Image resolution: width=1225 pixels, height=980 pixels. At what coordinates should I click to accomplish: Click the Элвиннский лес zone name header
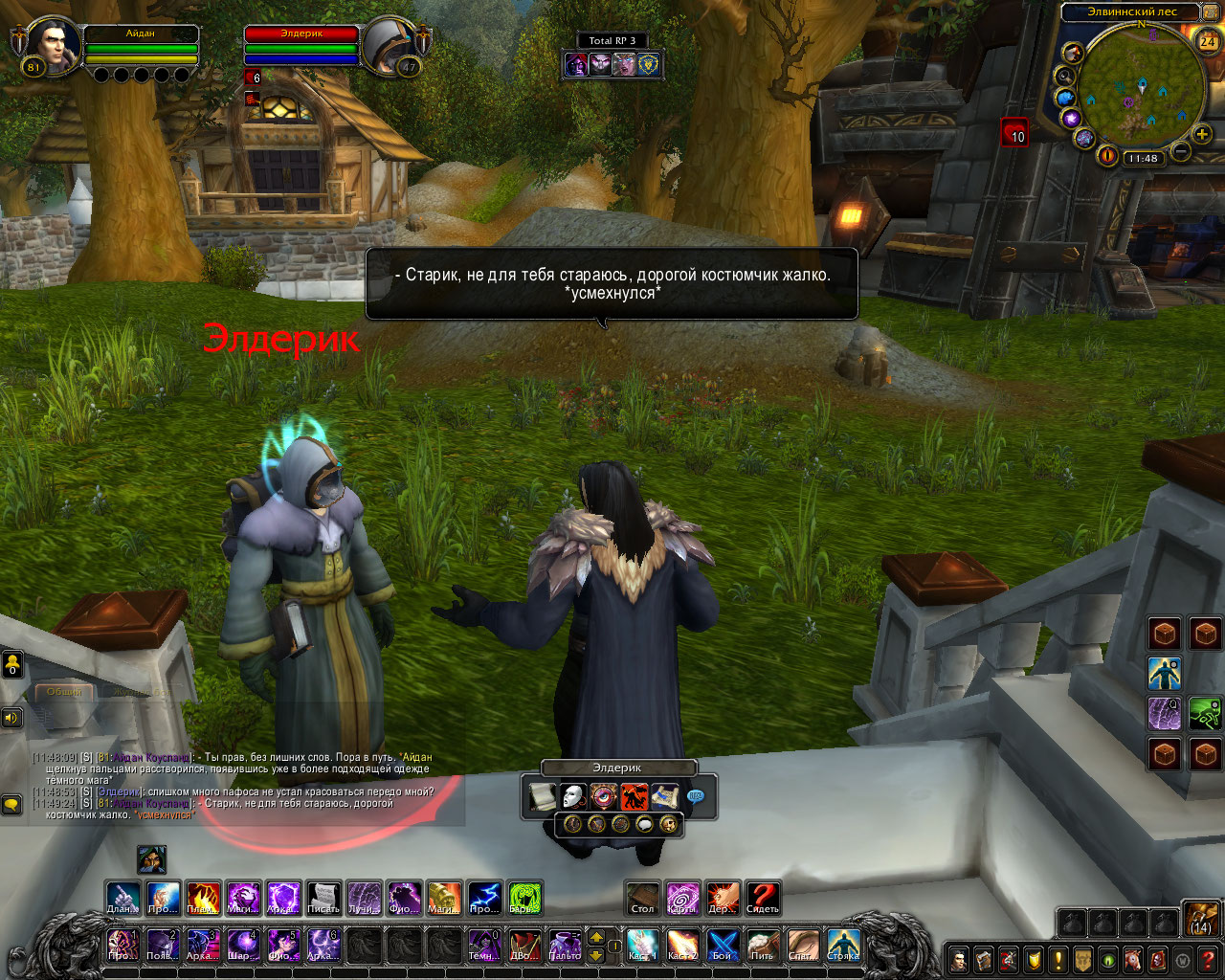coord(1131,11)
